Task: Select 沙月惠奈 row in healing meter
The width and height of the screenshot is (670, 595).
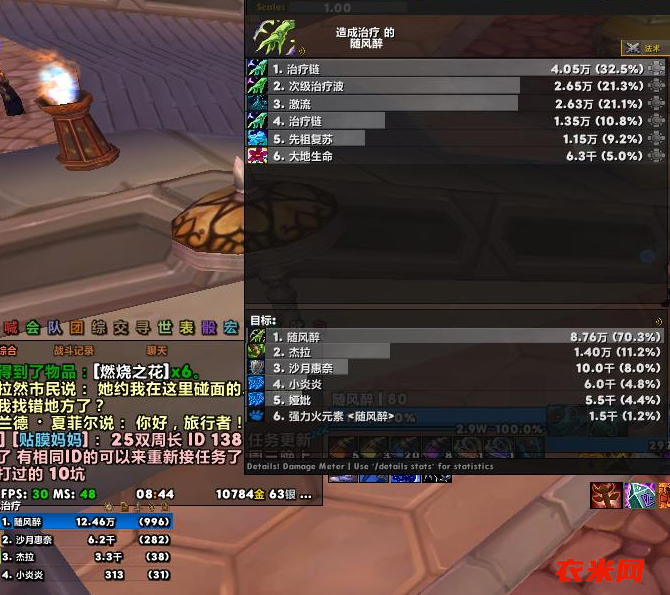Action: pyautogui.click(x=87, y=539)
